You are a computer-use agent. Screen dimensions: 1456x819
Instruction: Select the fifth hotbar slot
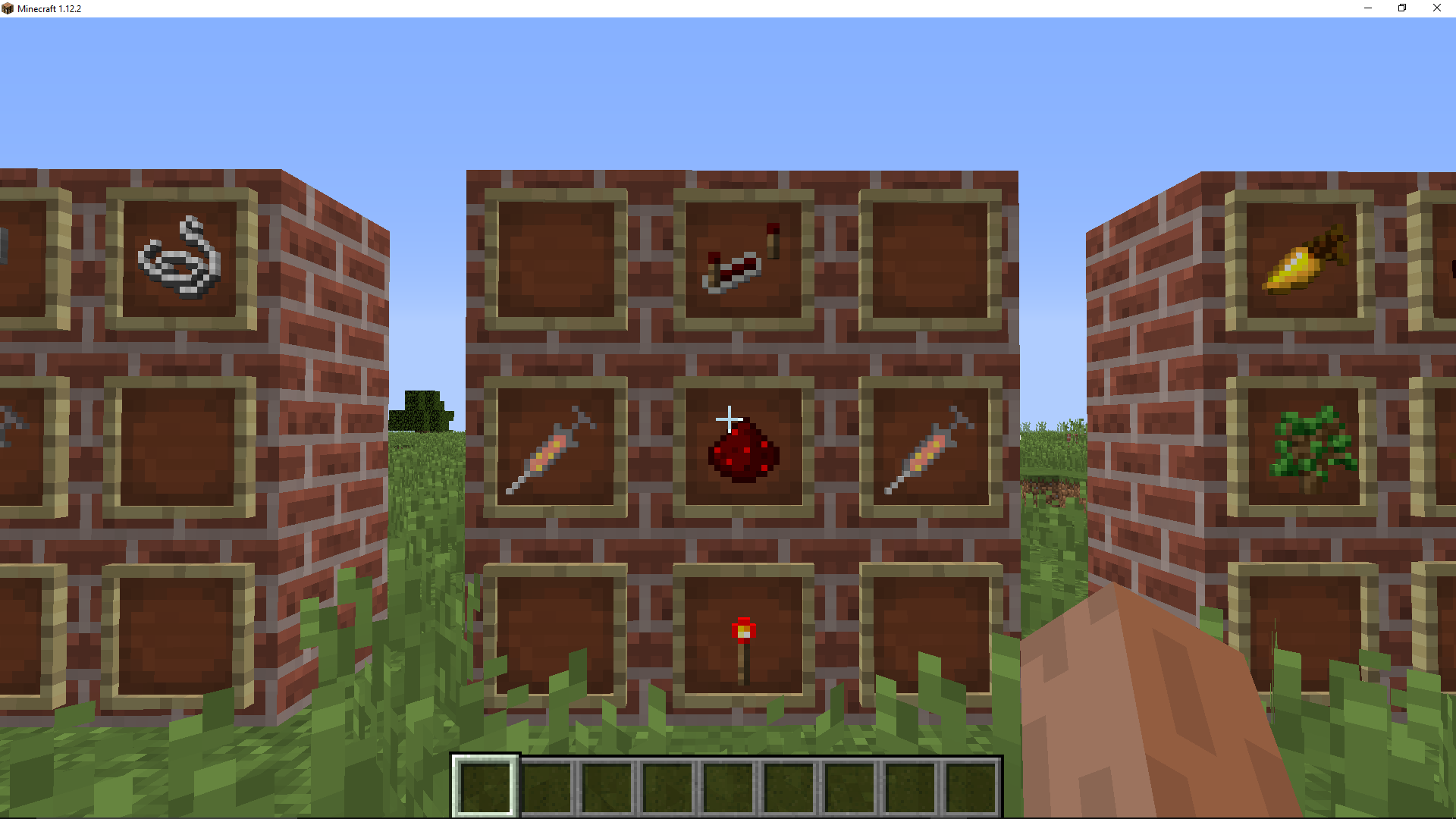(x=731, y=786)
